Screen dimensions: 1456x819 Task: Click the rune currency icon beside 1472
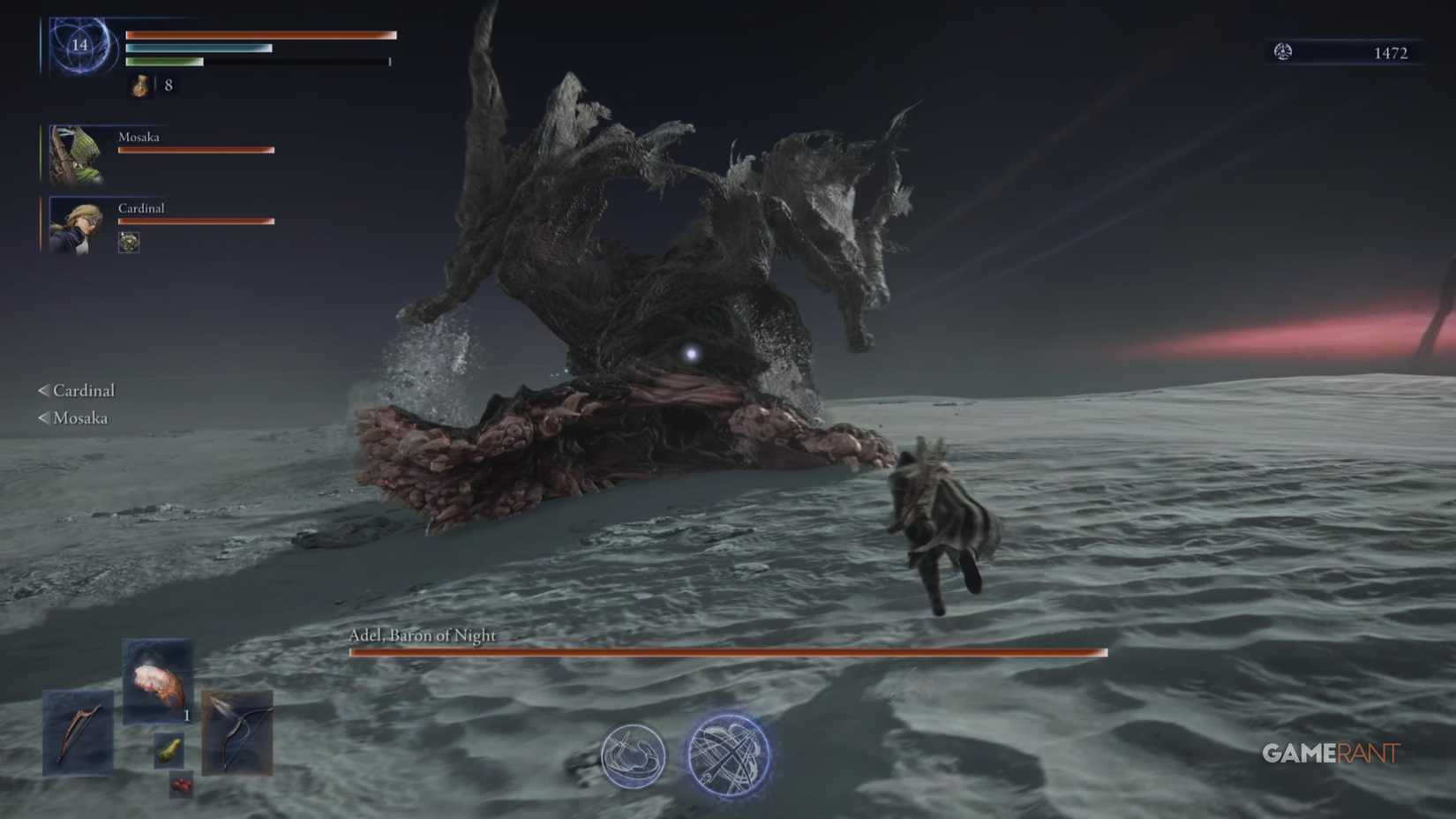coord(1284,52)
